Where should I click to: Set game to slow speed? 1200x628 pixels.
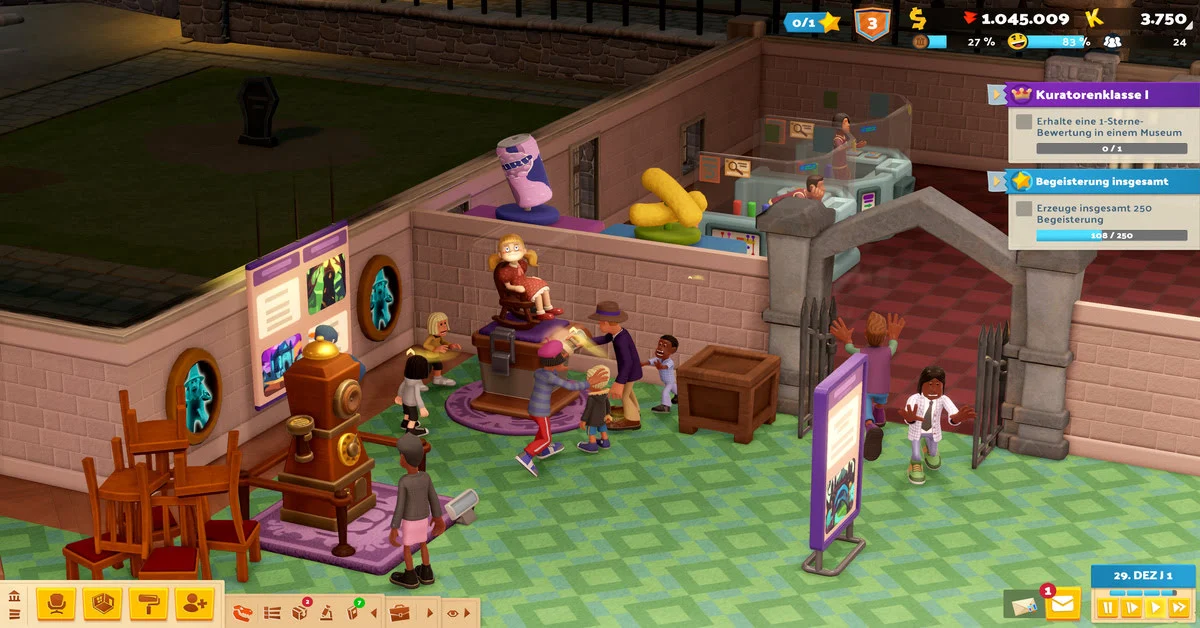1132,606
